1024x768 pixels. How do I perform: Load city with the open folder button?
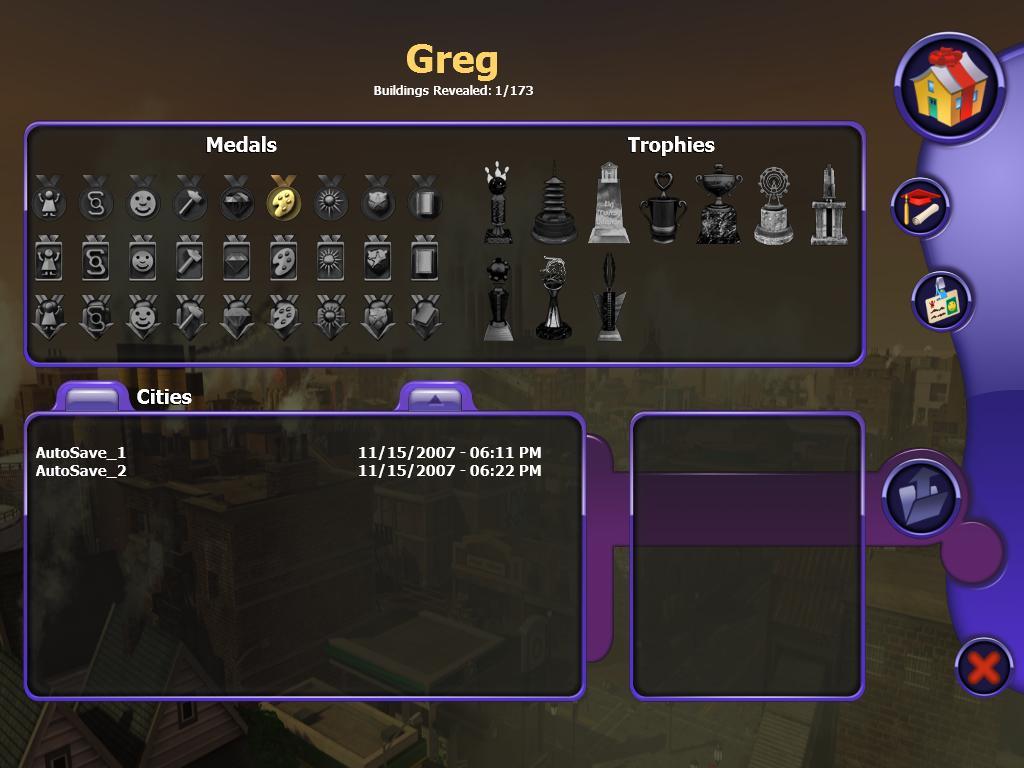(x=922, y=497)
